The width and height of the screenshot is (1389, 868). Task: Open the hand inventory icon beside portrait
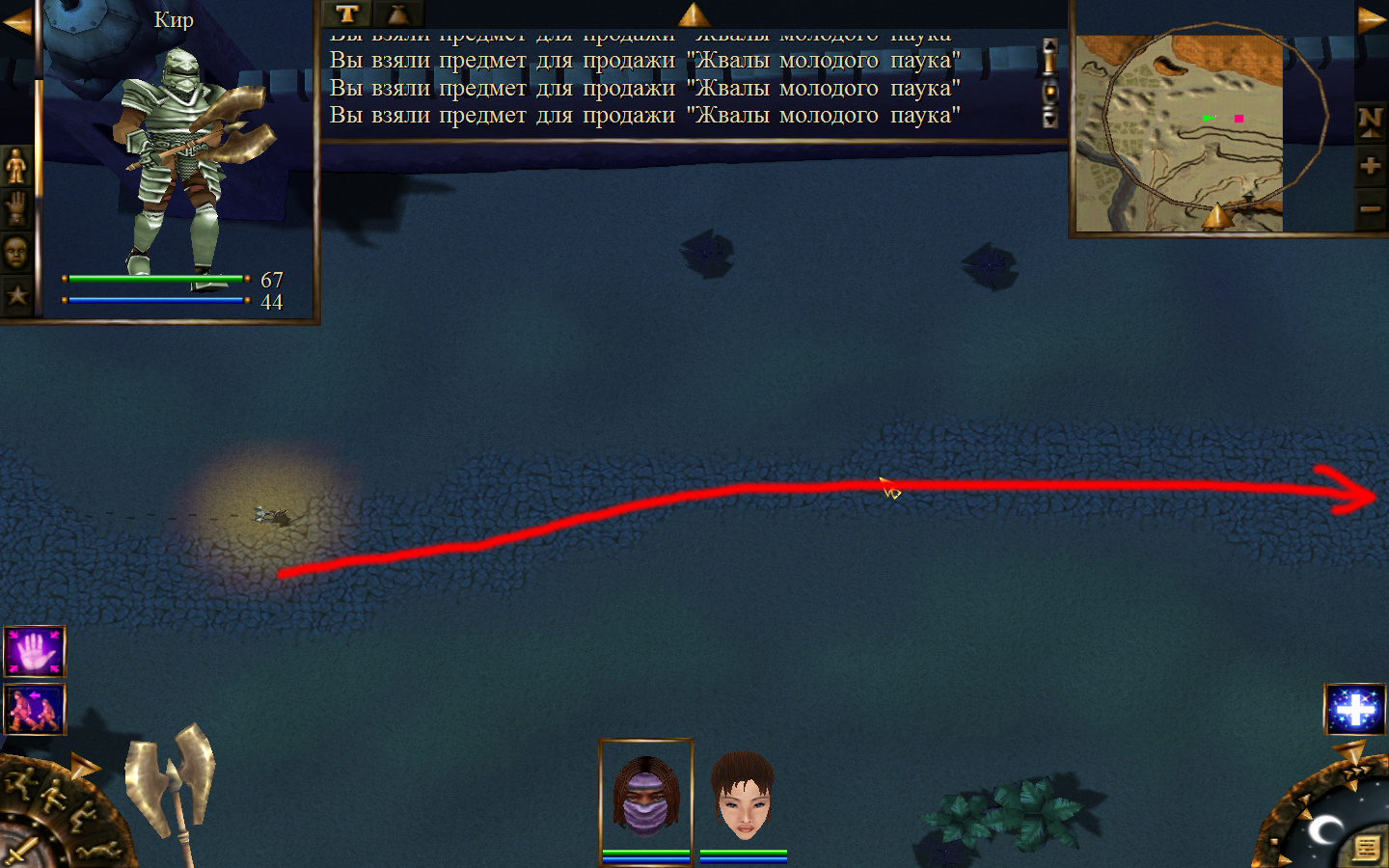tap(16, 209)
